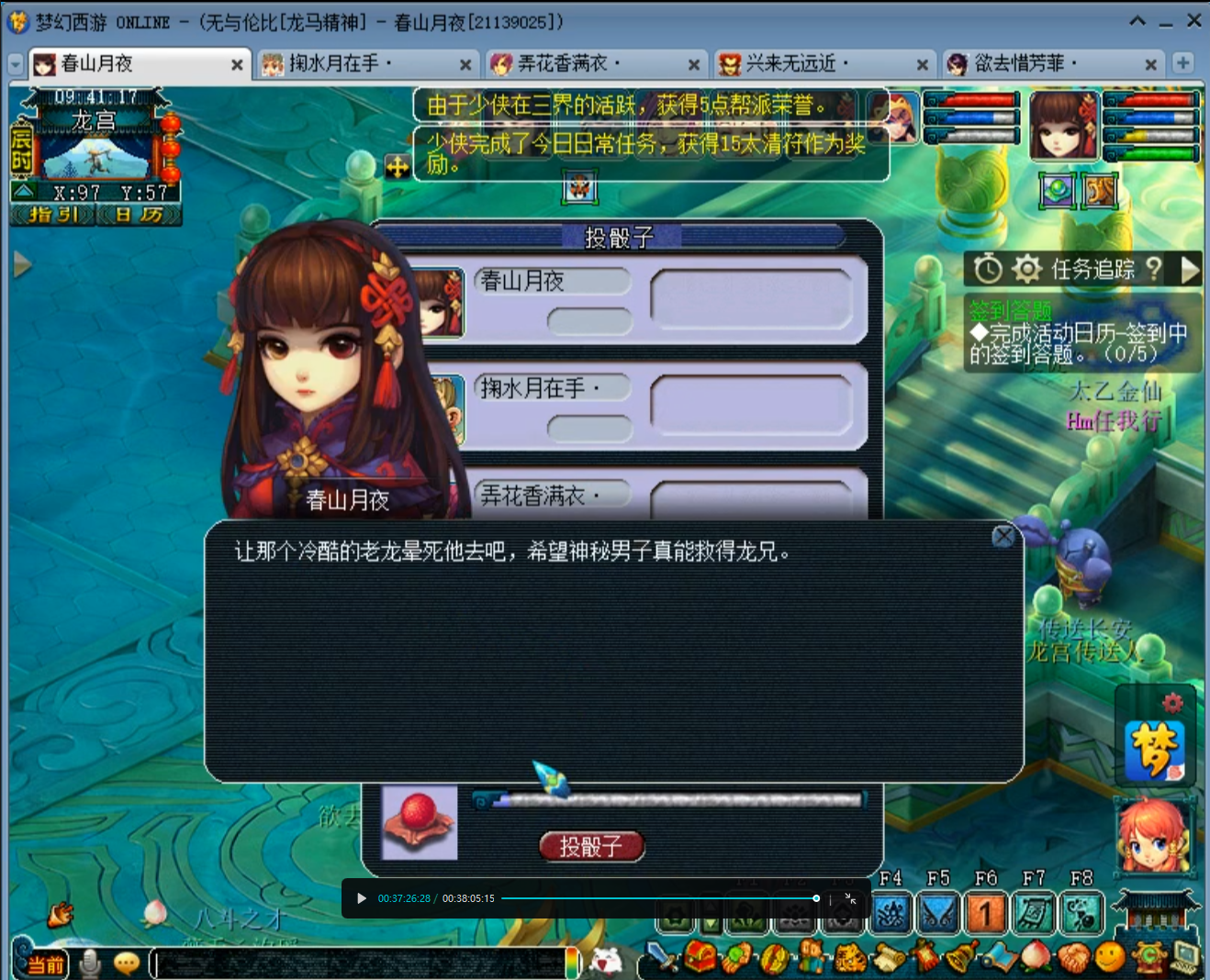
Task: Collapse the quest tracker with the arrow
Action: click(1191, 270)
